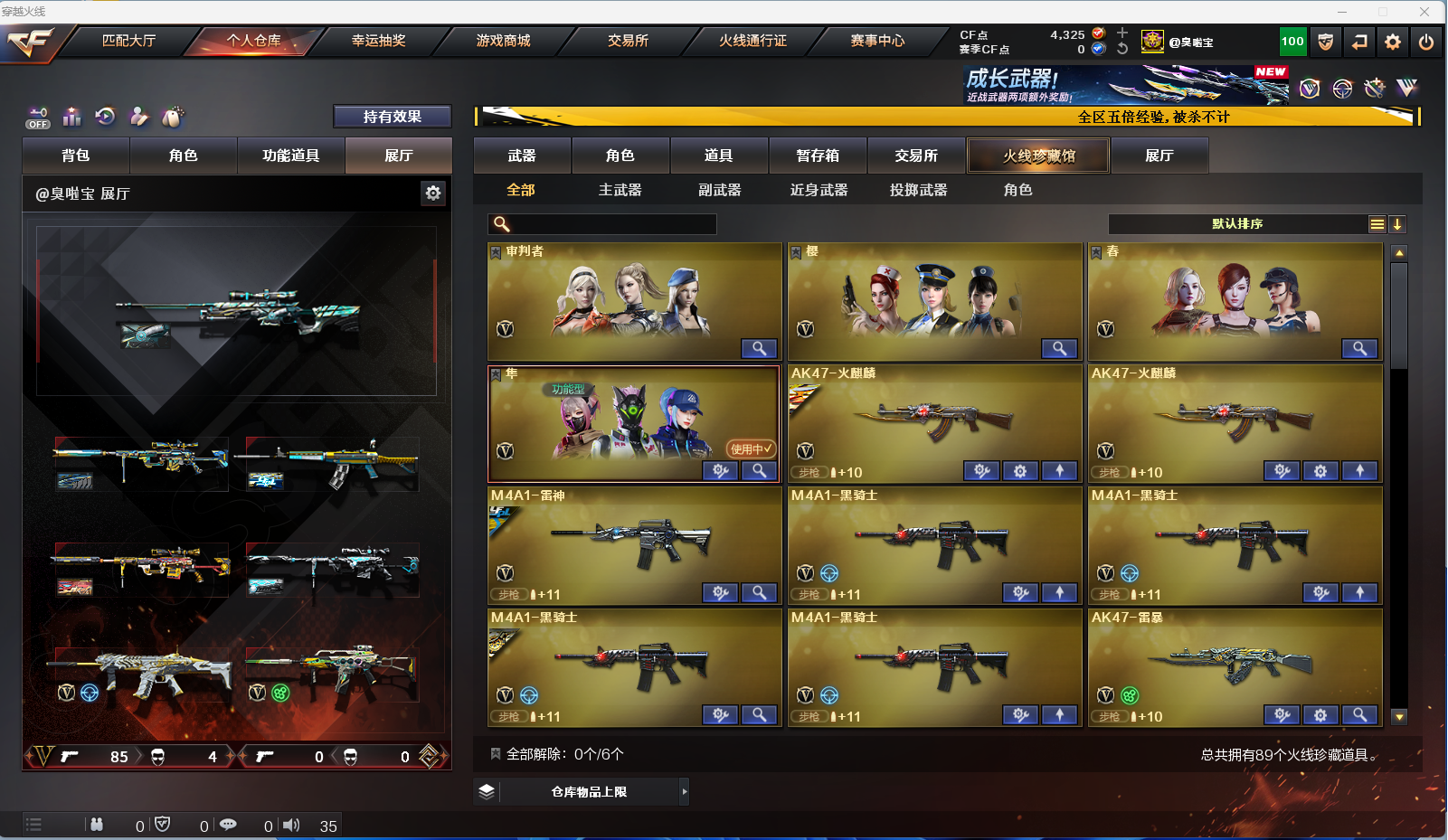This screenshot has height=840, width=1448.
Task: Open the 交易所 top menu entry
Action: (628, 41)
